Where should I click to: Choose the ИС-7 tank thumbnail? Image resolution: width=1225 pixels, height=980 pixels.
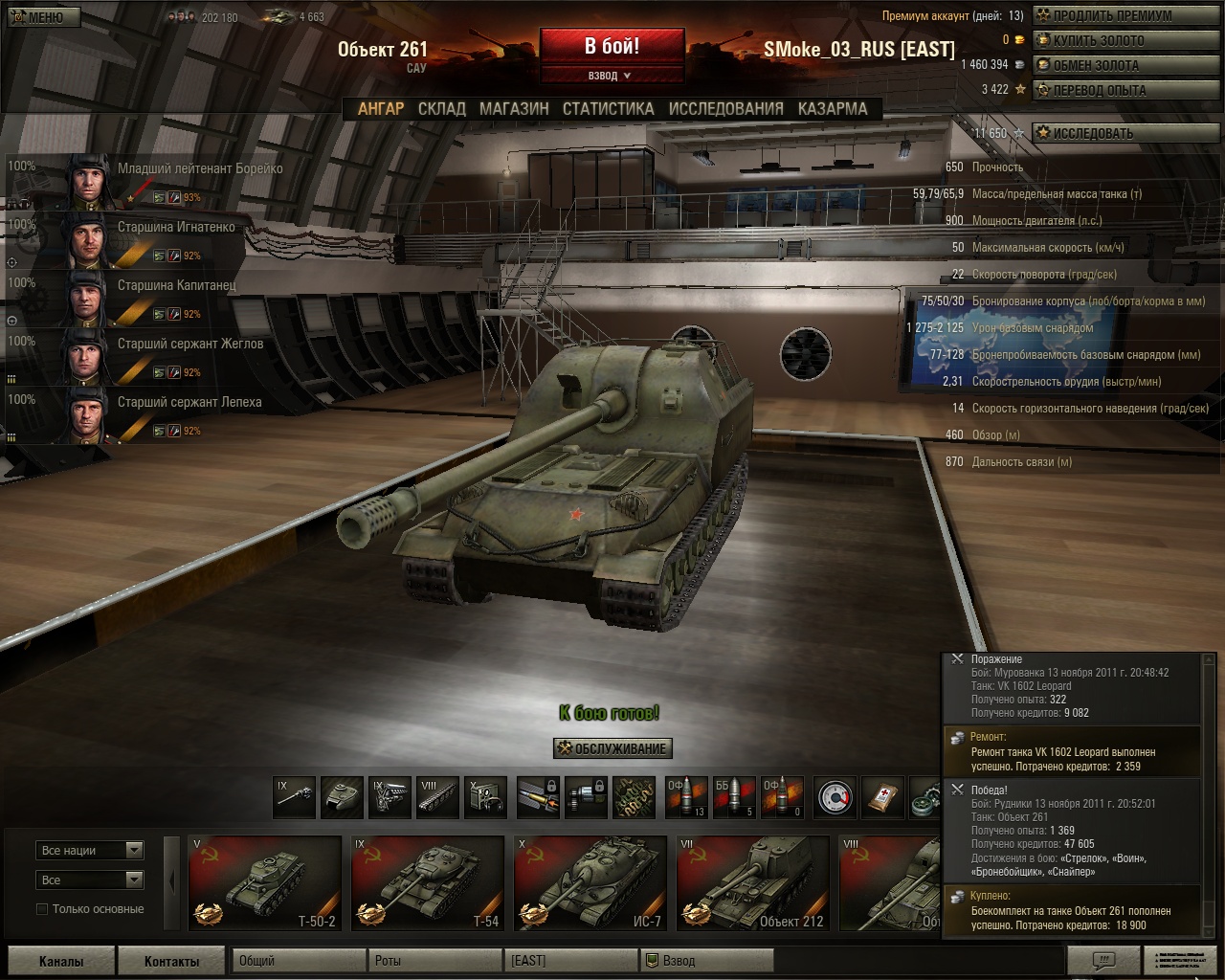coord(590,882)
